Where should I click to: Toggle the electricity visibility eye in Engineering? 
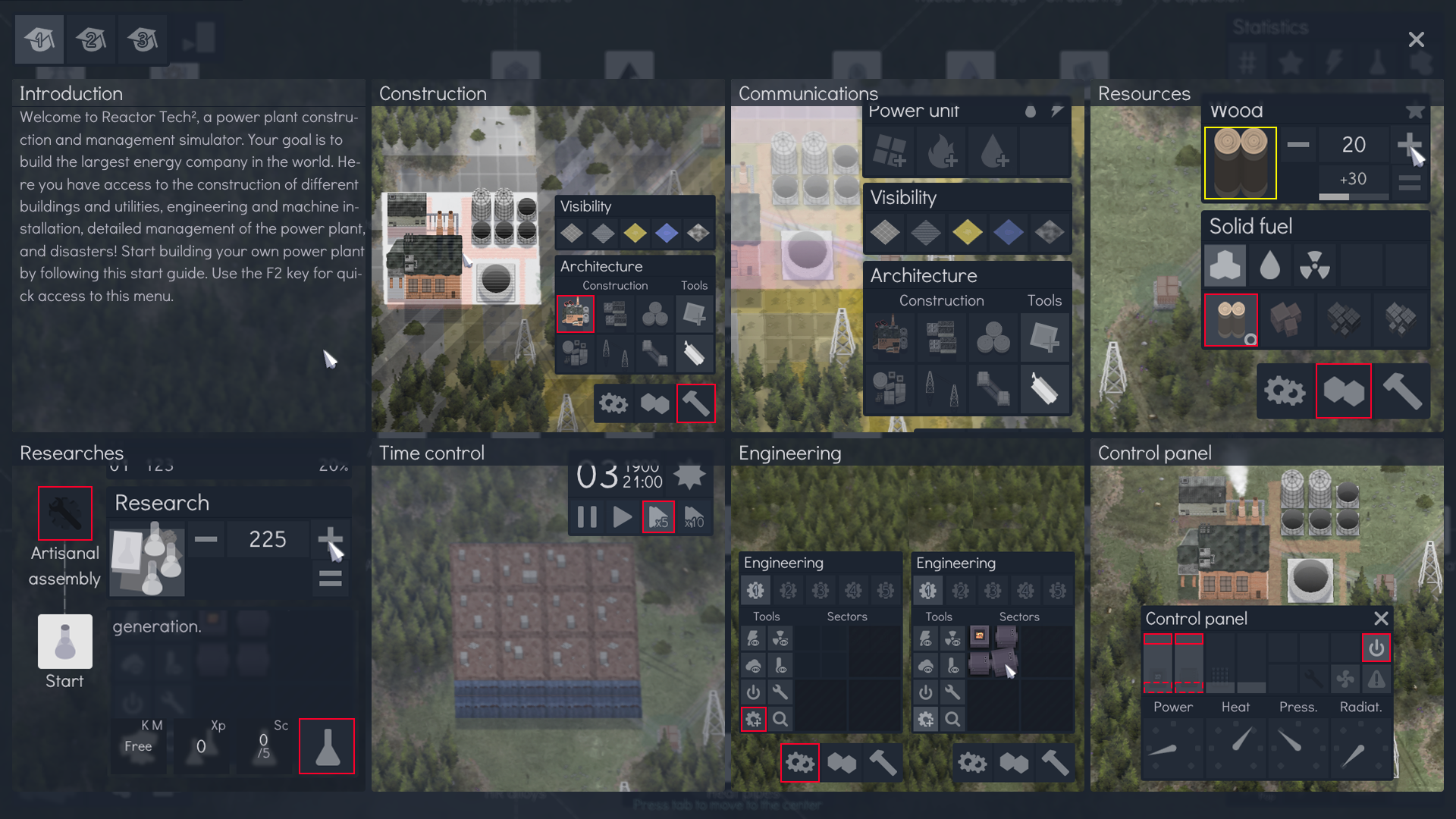pyautogui.click(x=755, y=639)
